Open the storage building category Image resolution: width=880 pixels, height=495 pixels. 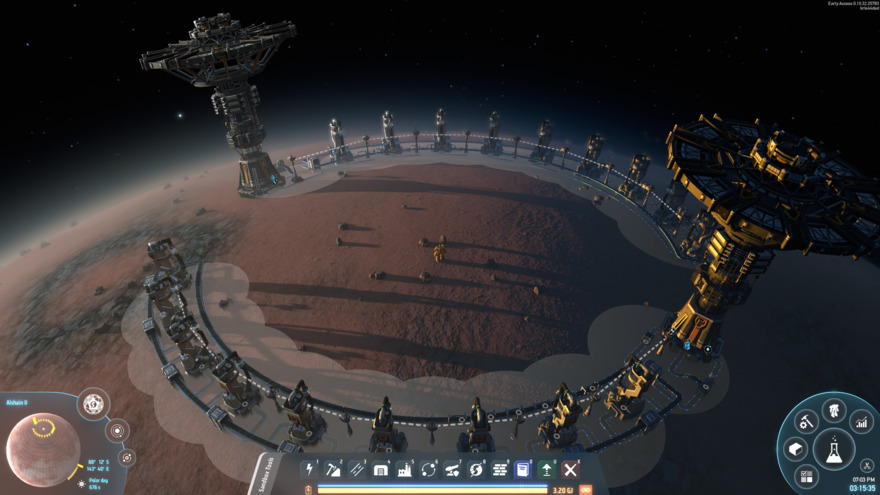[381, 469]
